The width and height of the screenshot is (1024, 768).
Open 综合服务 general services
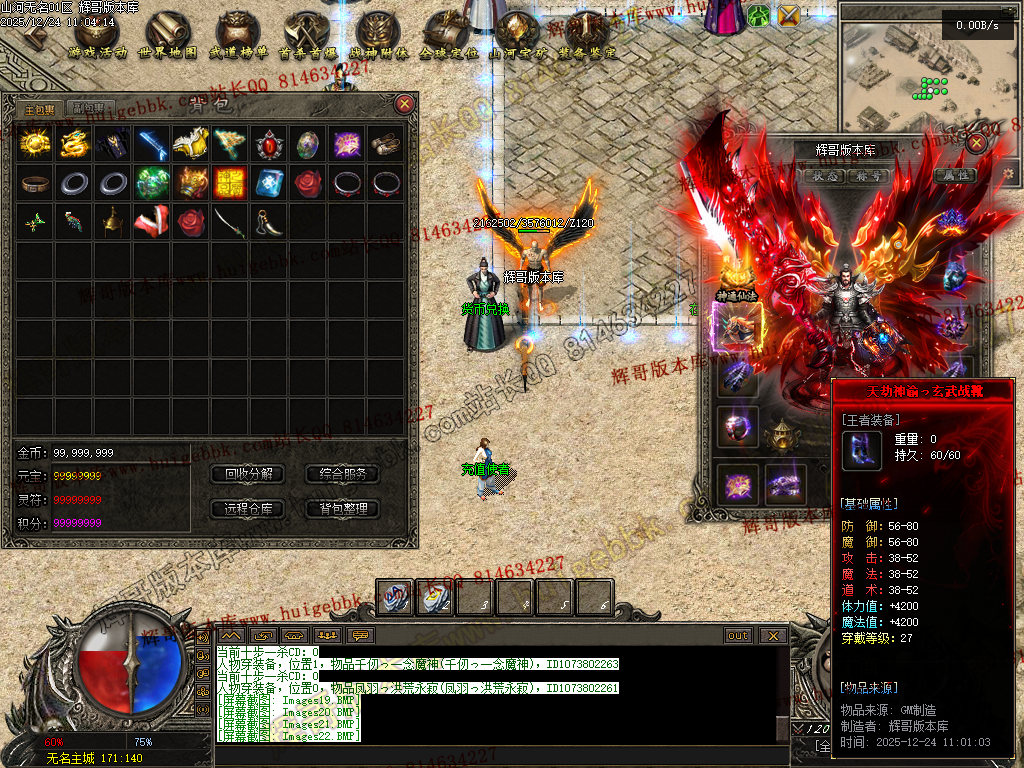343,474
